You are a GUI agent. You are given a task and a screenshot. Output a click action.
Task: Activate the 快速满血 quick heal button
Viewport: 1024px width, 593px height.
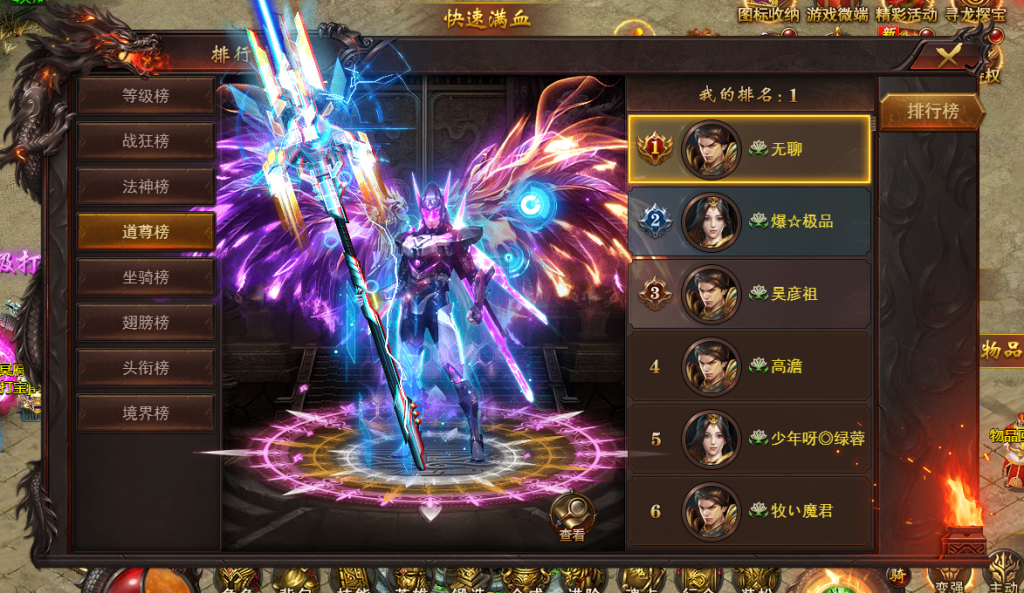click(x=488, y=17)
